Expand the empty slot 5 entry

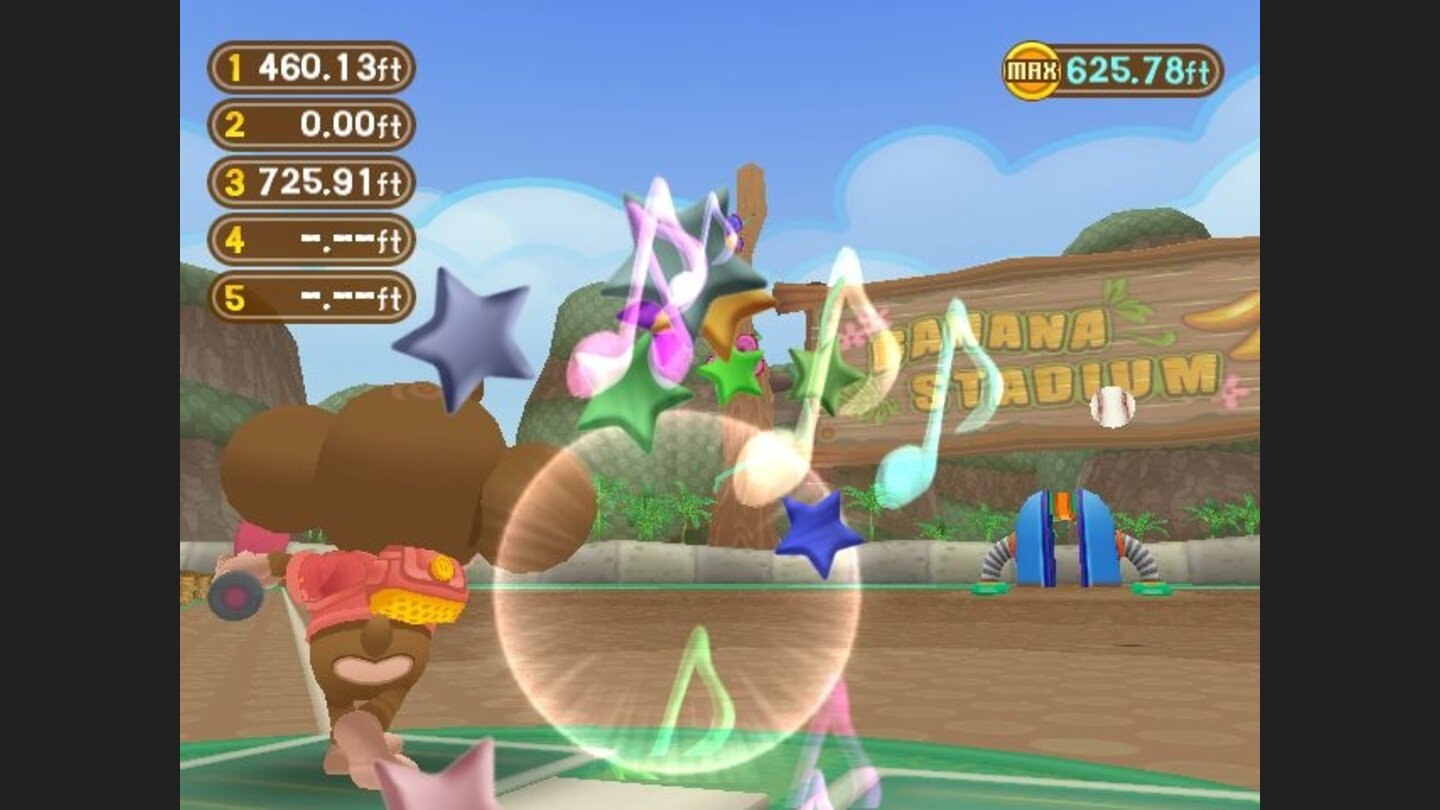[310, 296]
